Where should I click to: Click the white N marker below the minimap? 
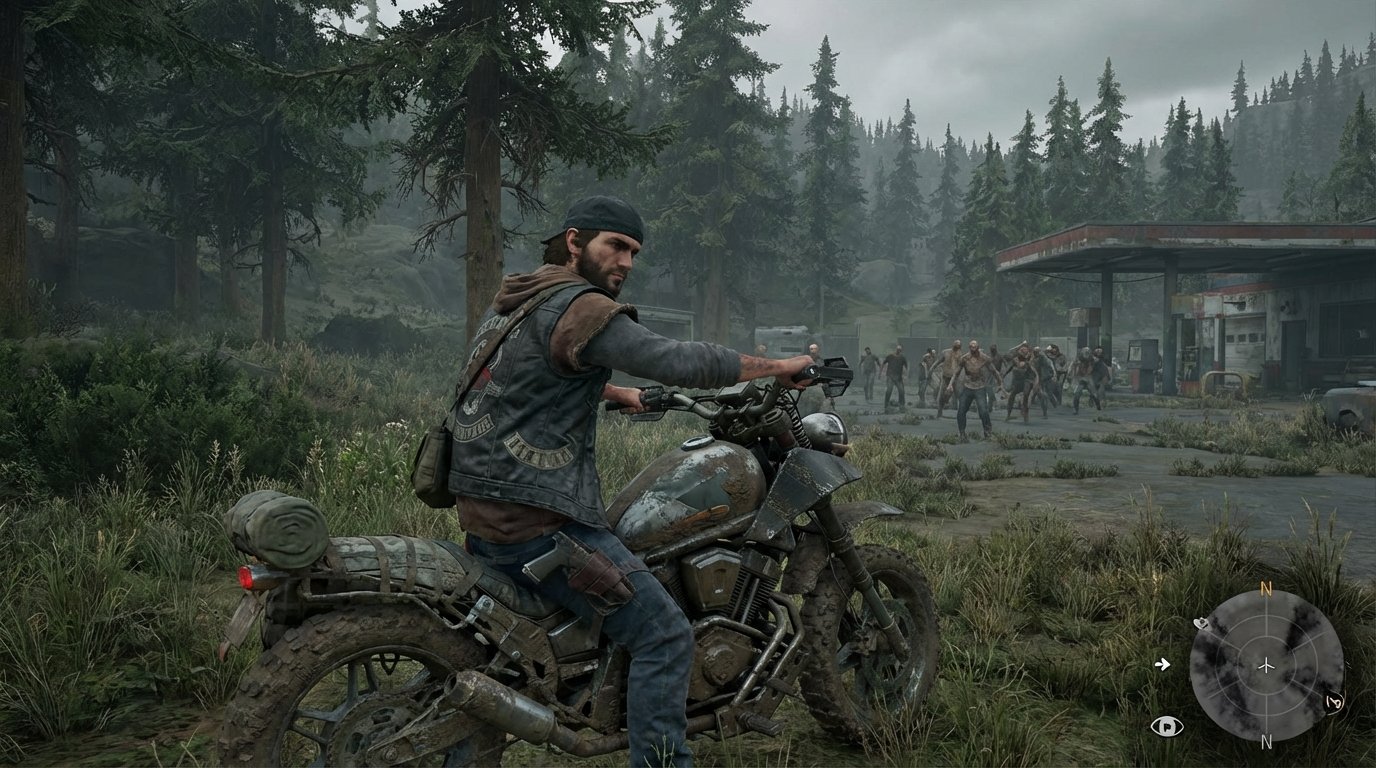coord(1267,740)
